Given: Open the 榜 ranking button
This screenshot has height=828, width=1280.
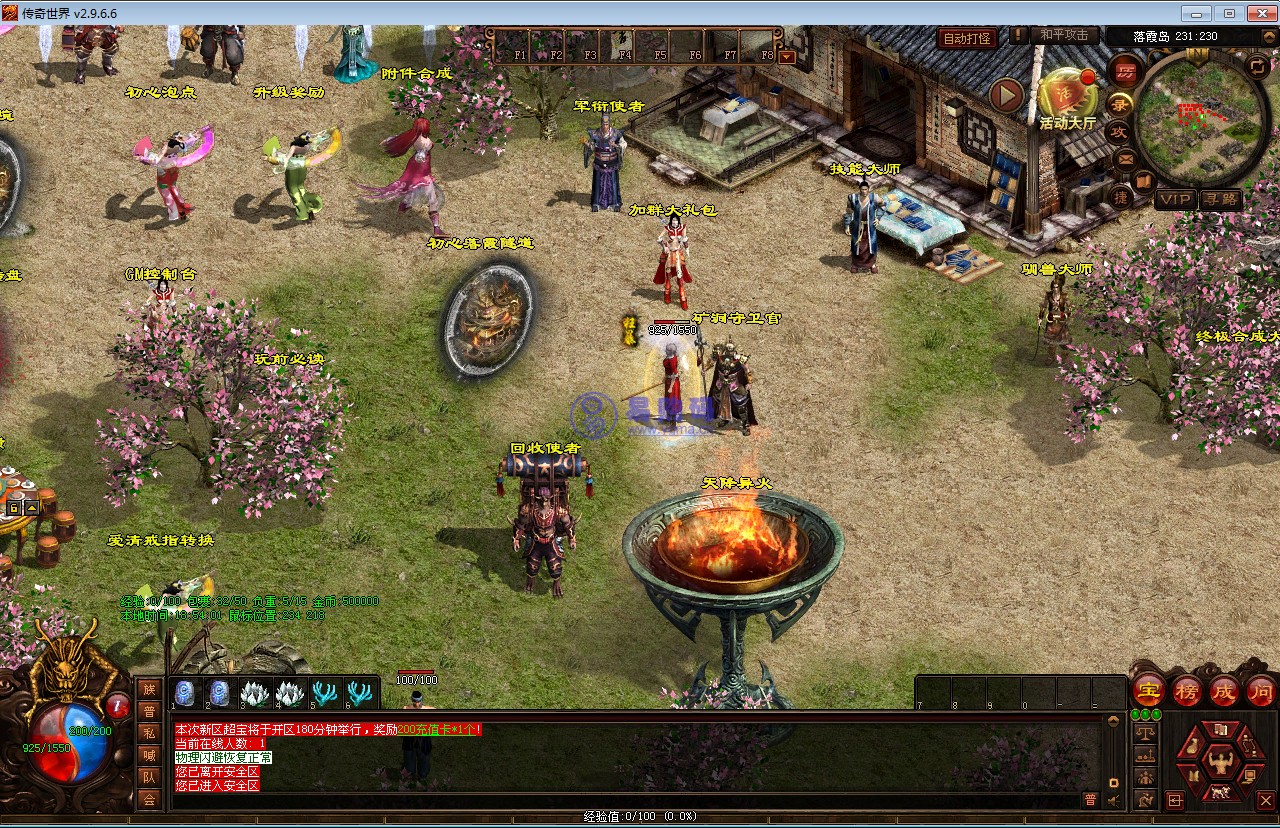Looking at the screenshot, I should click(1187, 691).
